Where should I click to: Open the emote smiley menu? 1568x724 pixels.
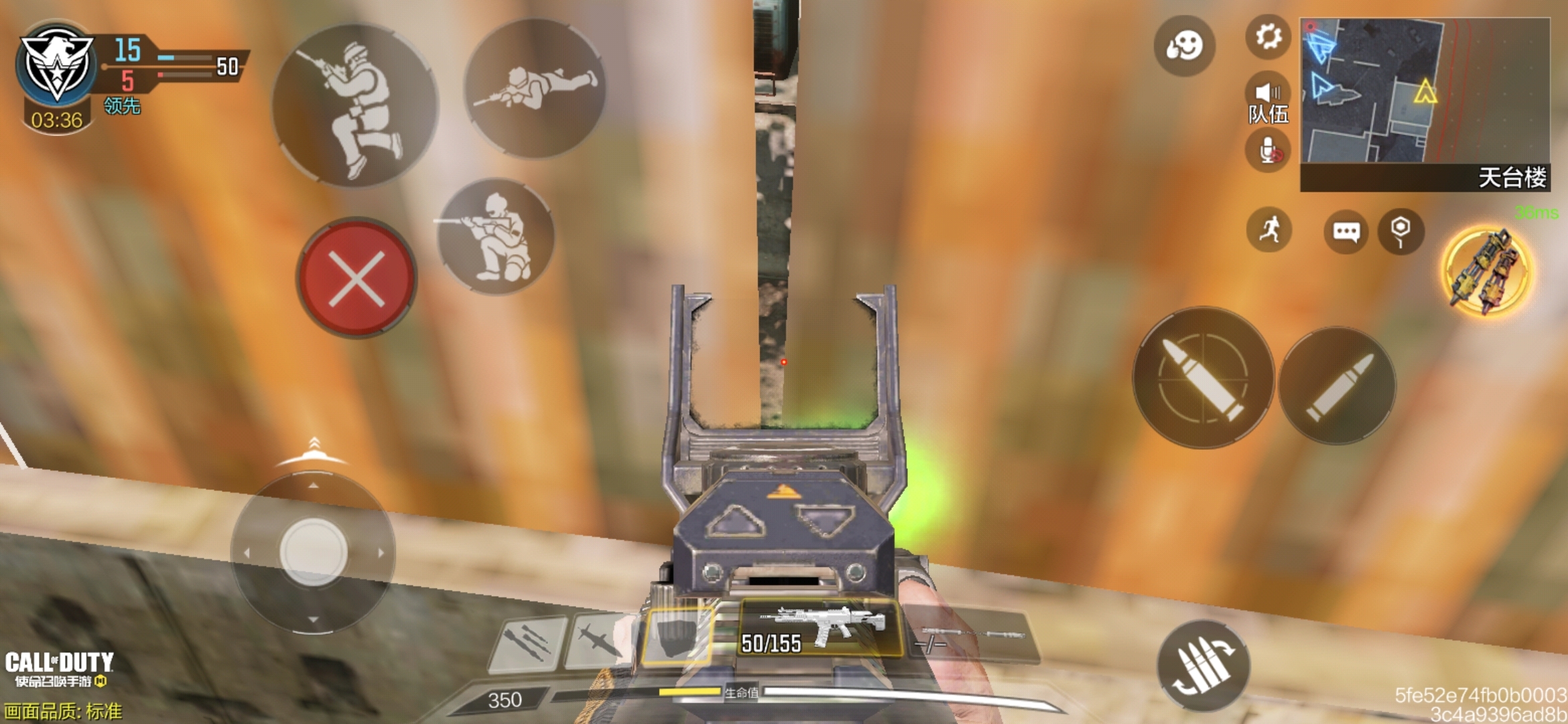(1184, 46)
